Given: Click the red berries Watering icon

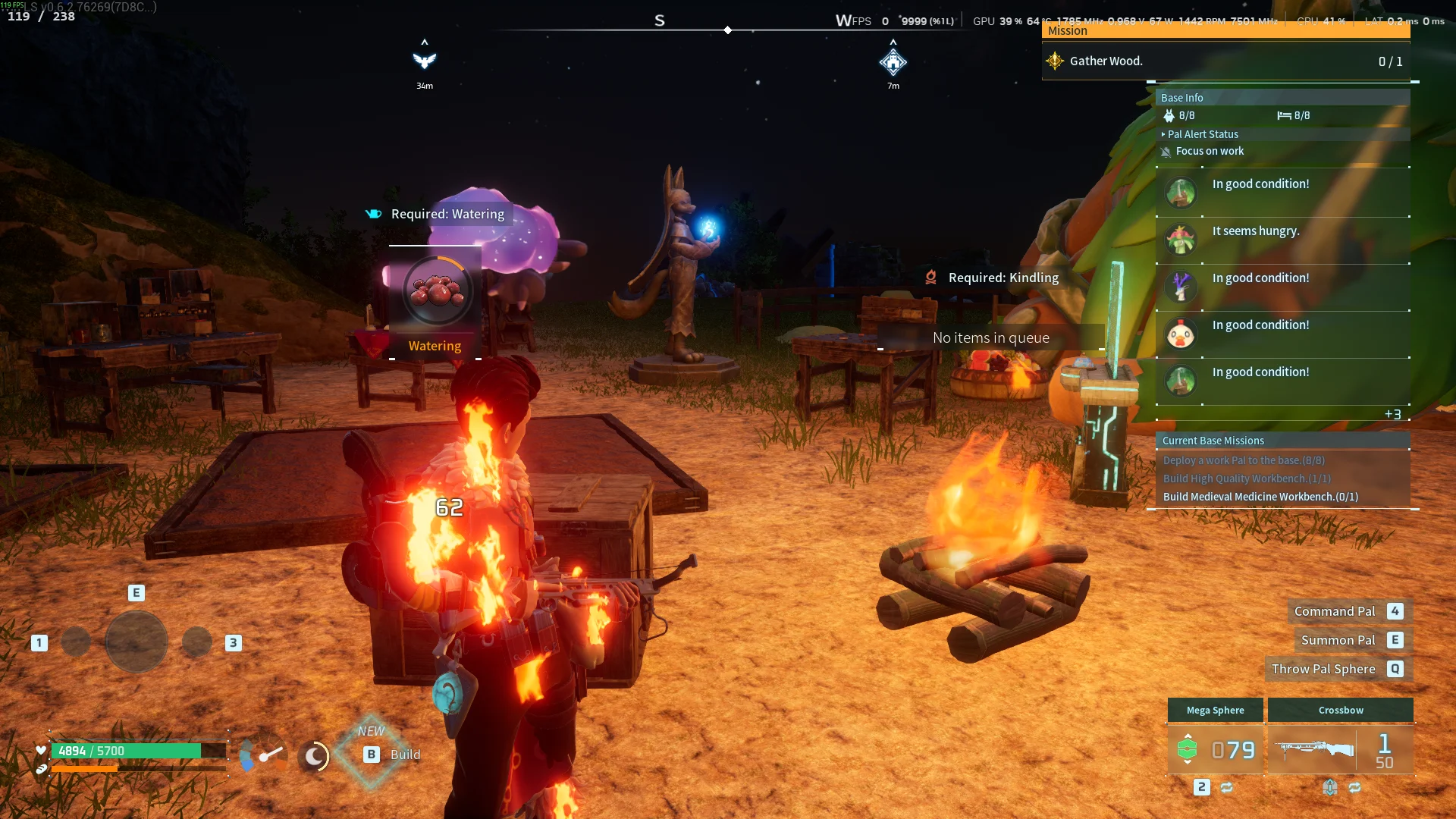Looking at the screenshot, I should coord(436,291).
